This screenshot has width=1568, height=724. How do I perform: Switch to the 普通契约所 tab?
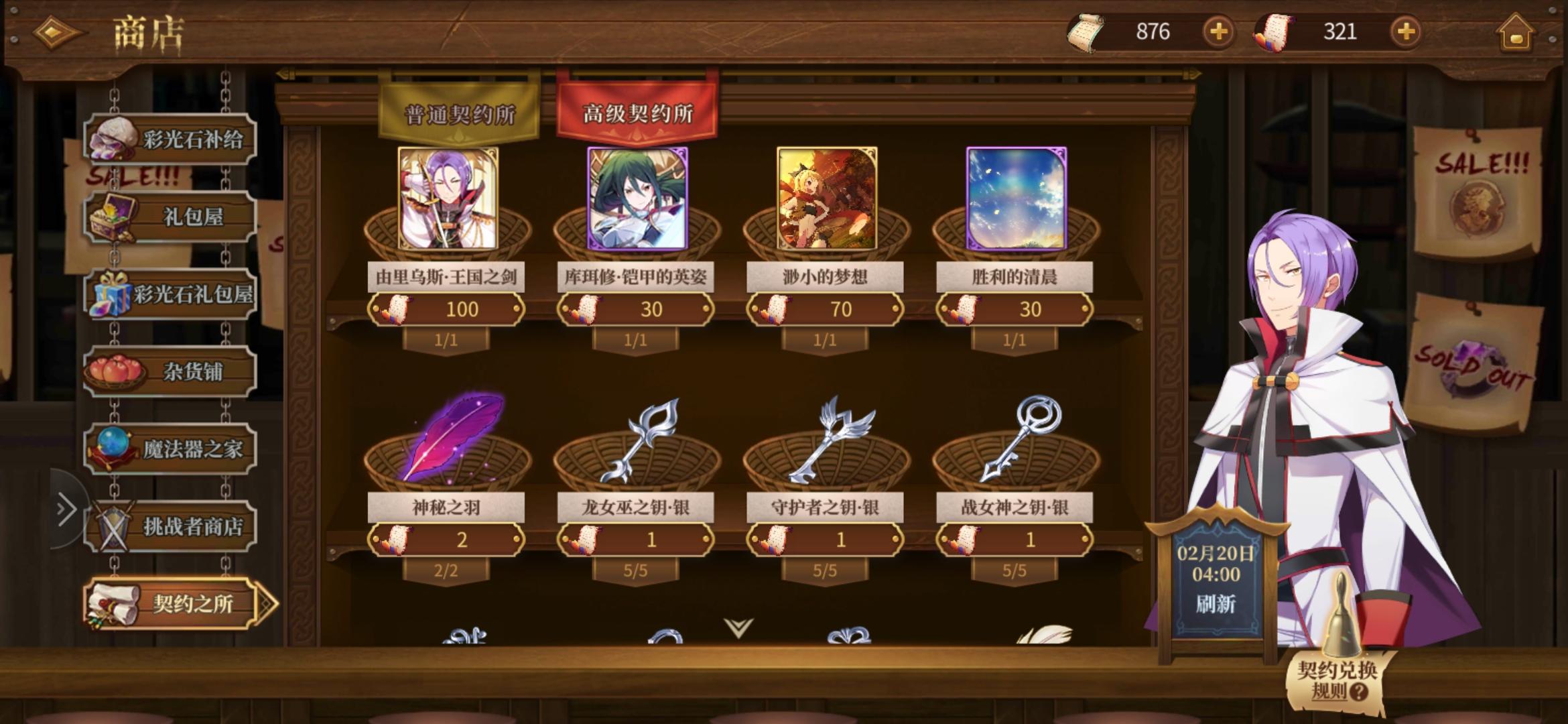pyautogui.click(x=458, y=112)
